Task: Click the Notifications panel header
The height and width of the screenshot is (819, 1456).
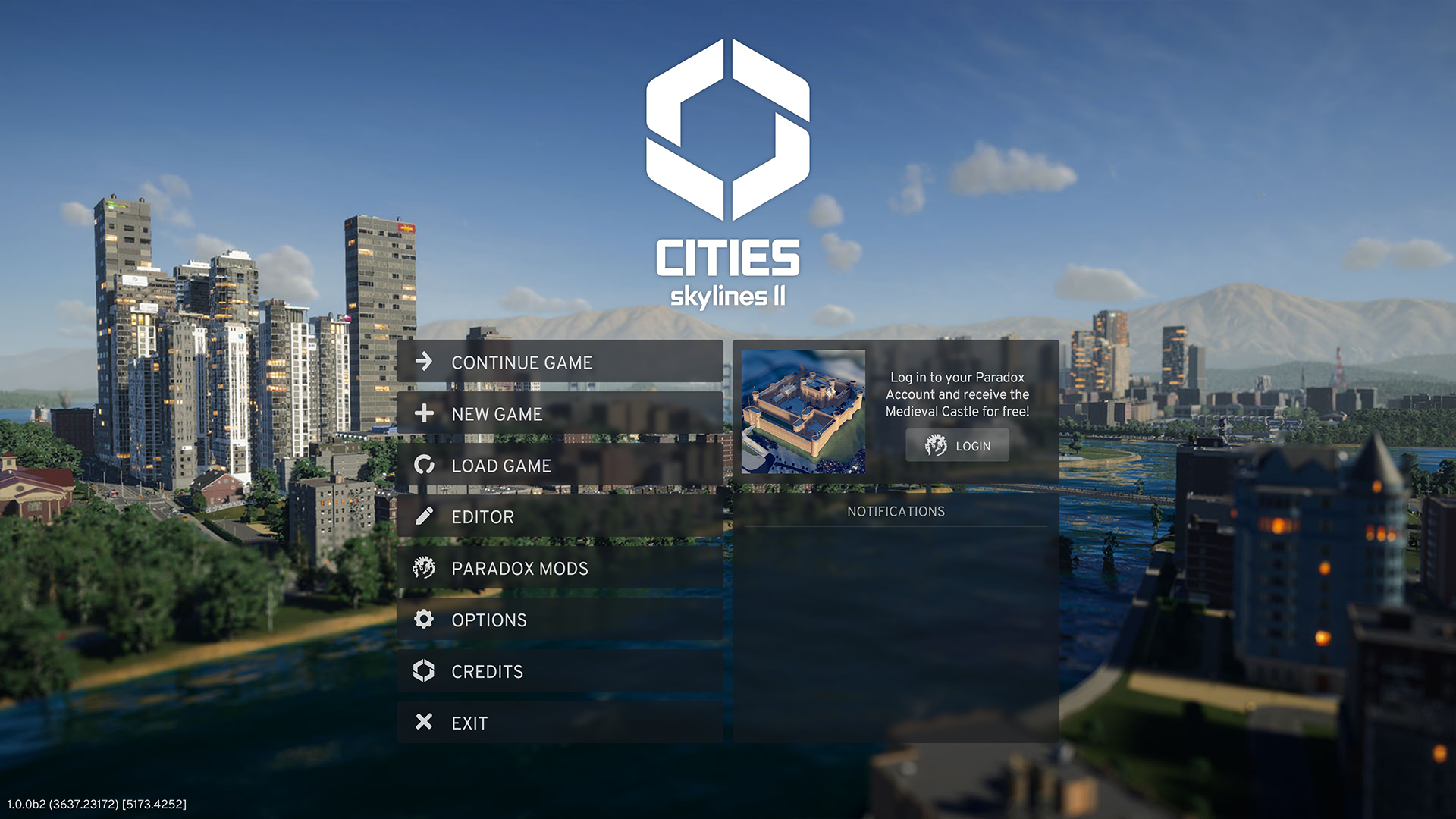Action: click(896, 512)
